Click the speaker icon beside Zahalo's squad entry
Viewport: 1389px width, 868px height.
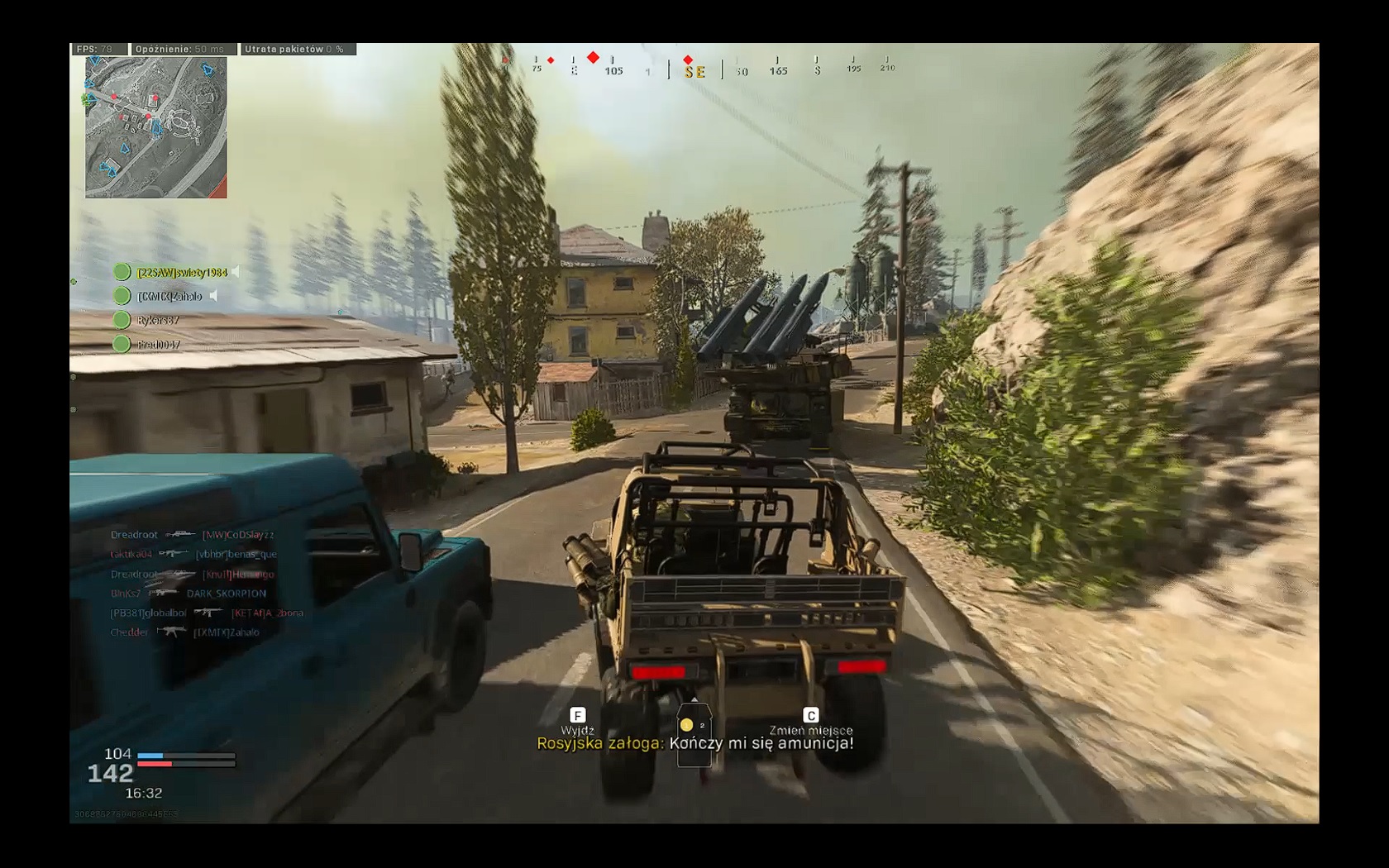pyautogui.click(x=214, y=296)
